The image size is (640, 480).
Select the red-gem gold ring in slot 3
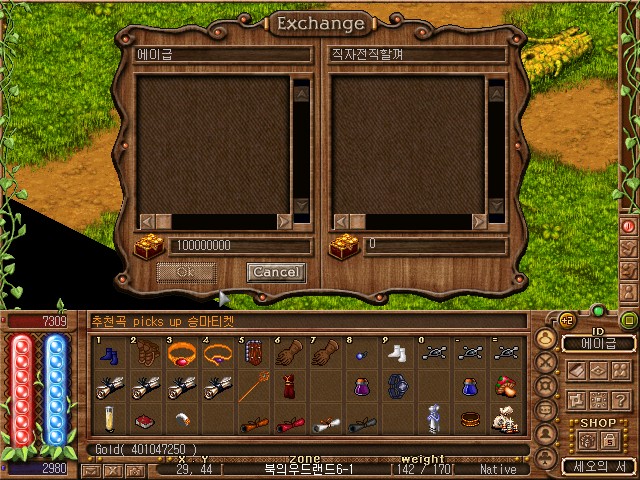tap(181, 355)
